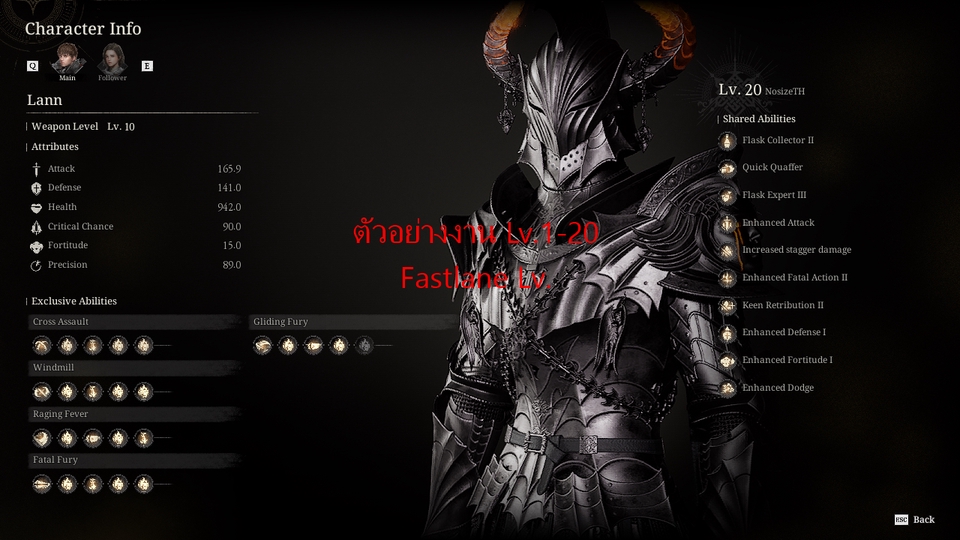View the Increased stagger damage ability

(728, 250)
